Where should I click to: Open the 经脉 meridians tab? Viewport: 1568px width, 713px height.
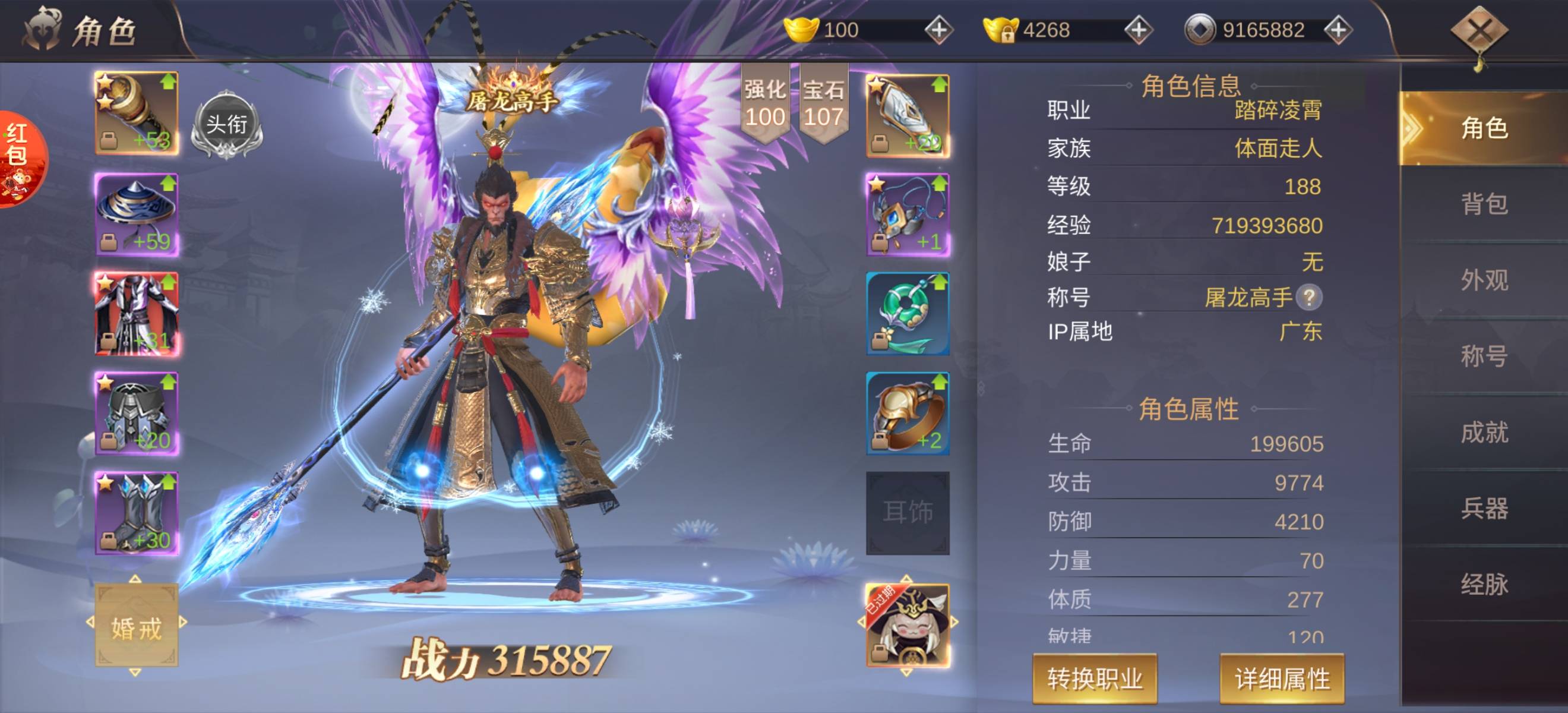point(1484,585)
